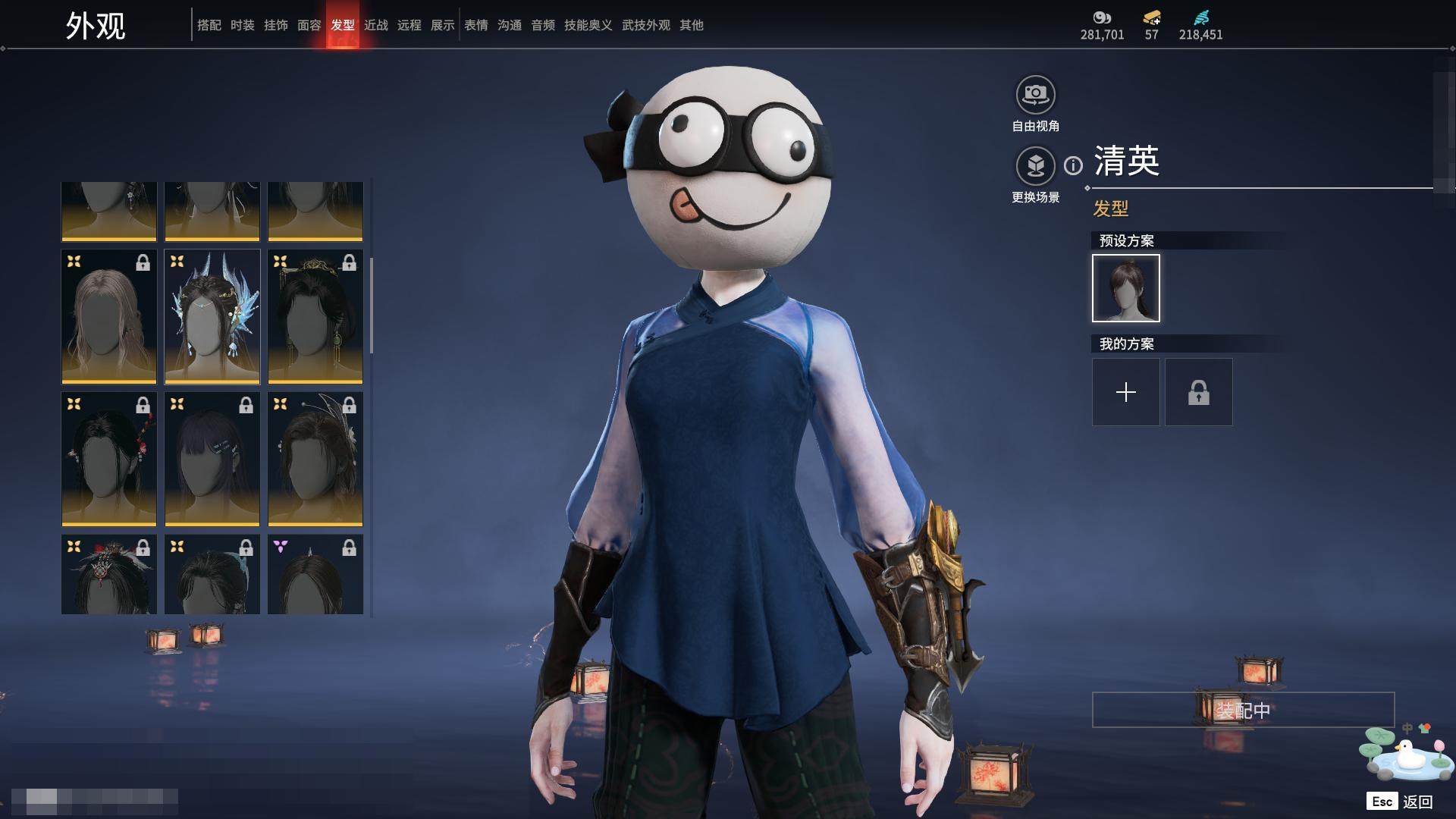Open the info icon beside 清英
Screen dimensions: 1456x819
coord(1073,165)
